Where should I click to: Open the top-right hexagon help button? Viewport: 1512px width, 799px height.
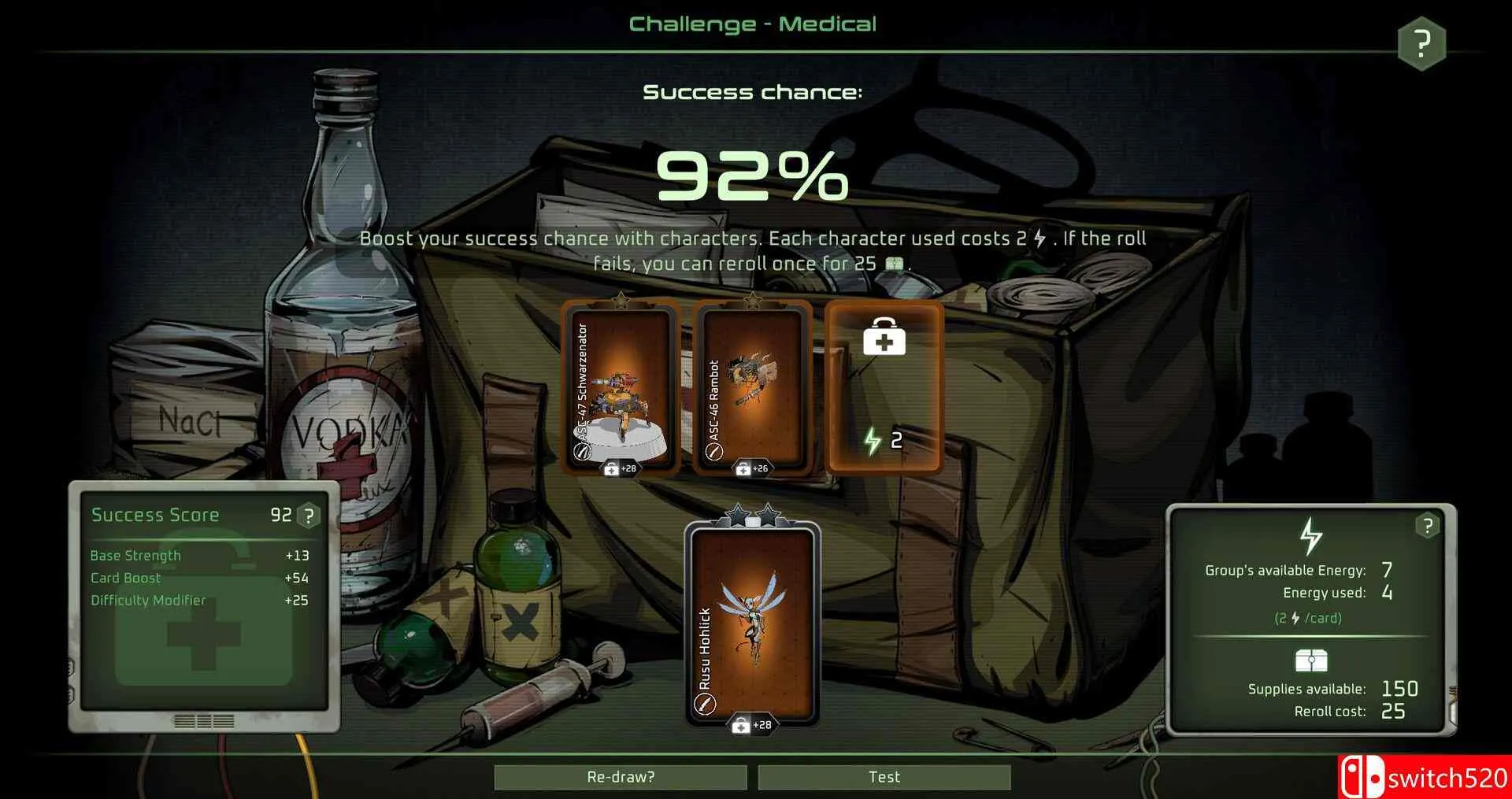pos(1421,43)
